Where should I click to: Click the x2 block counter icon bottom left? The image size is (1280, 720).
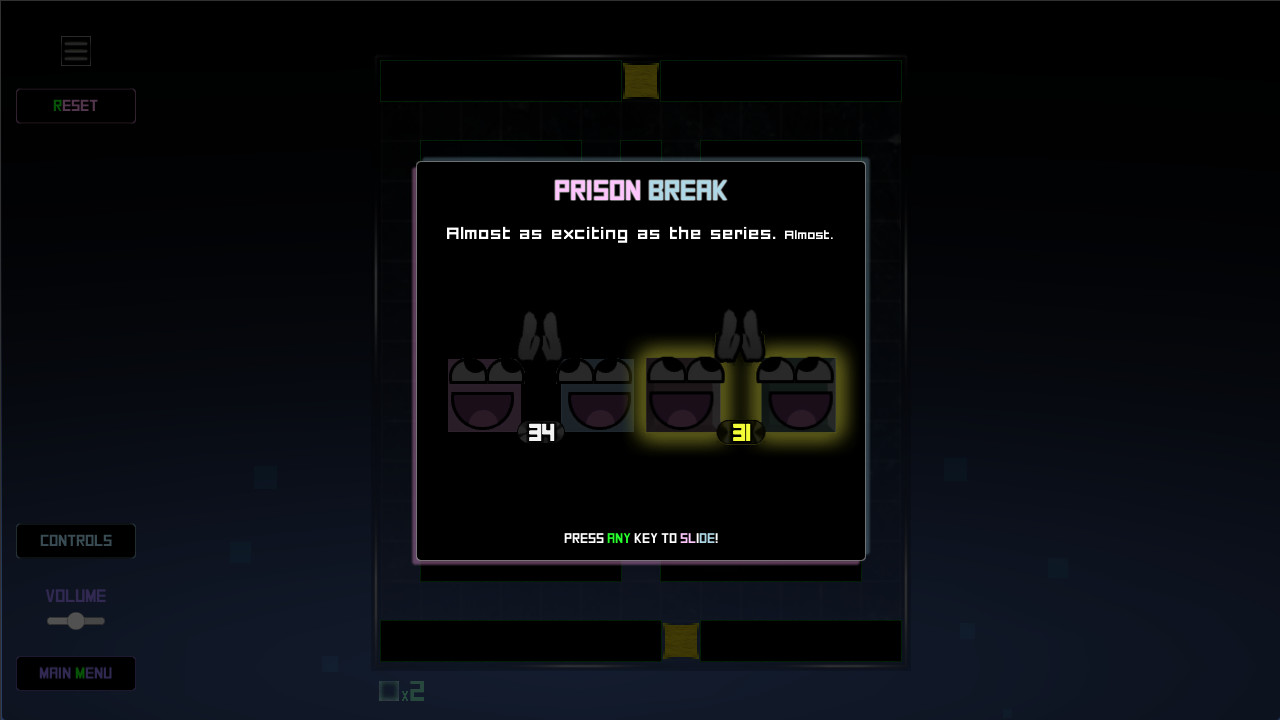400,690
